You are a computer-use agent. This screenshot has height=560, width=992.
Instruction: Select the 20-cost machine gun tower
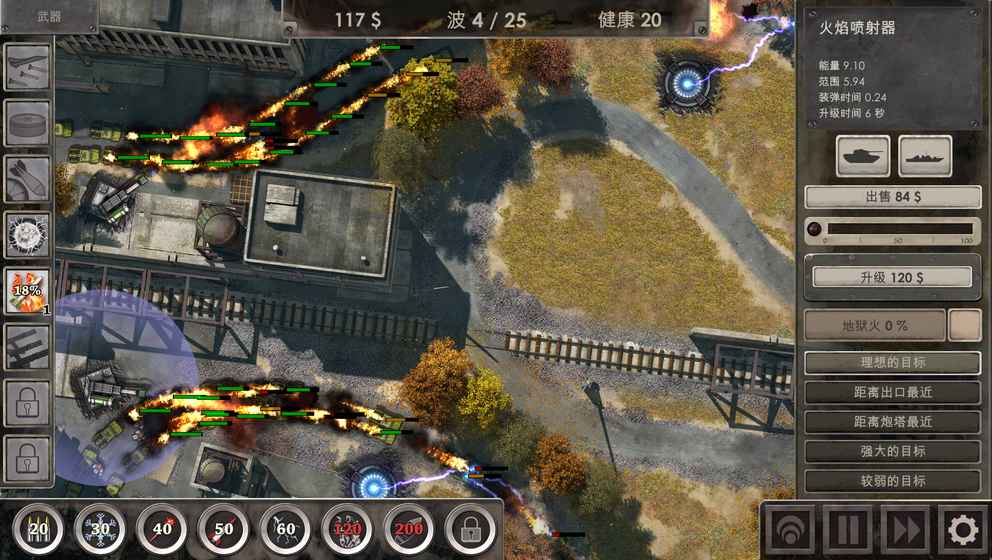38,528
